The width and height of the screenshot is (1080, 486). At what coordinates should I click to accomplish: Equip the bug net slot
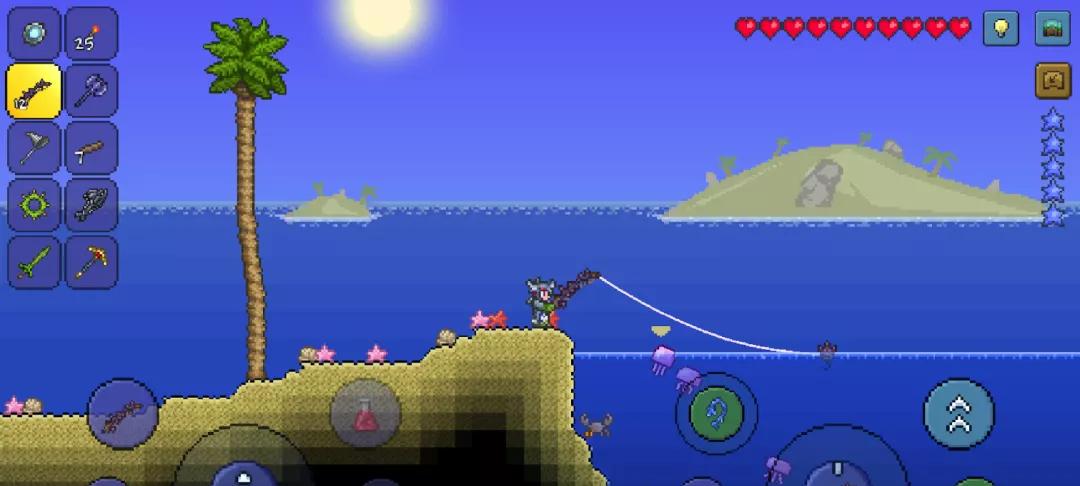(34, 148)
